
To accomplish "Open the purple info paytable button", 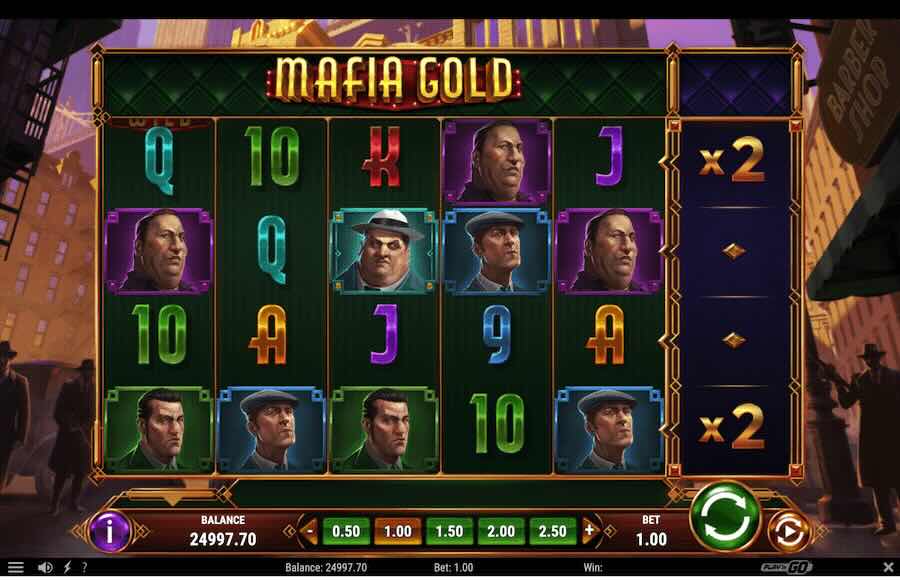I will [x=110, y=531].
